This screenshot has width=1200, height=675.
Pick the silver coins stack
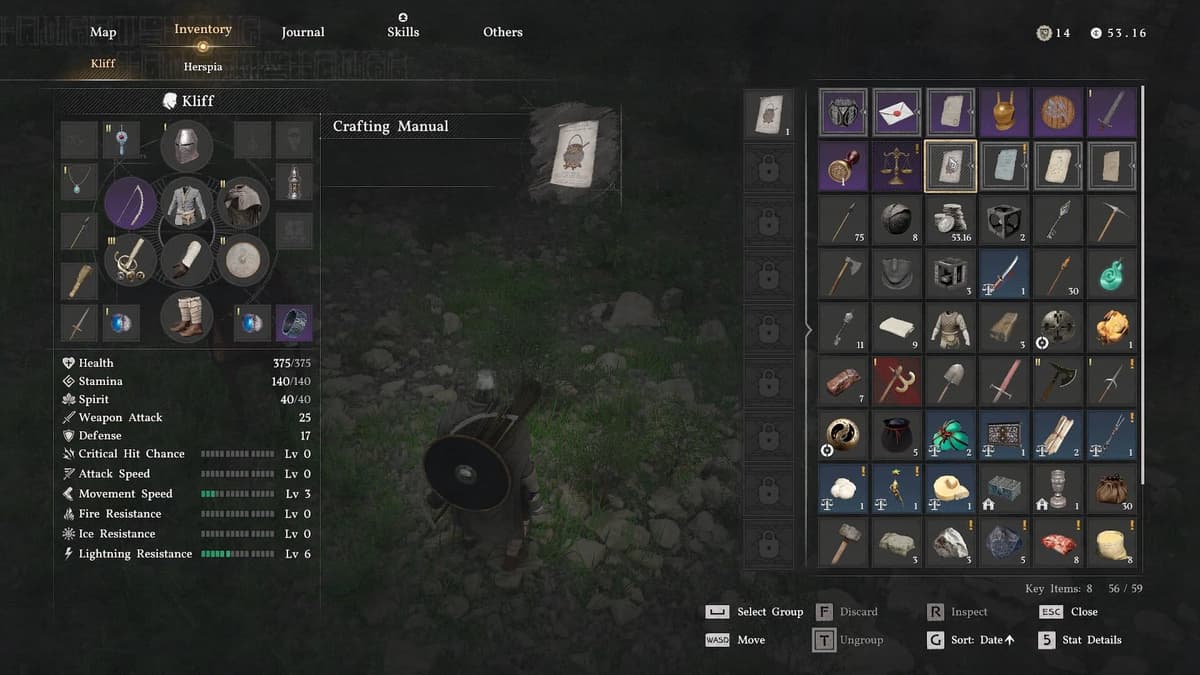coord(951,220)
